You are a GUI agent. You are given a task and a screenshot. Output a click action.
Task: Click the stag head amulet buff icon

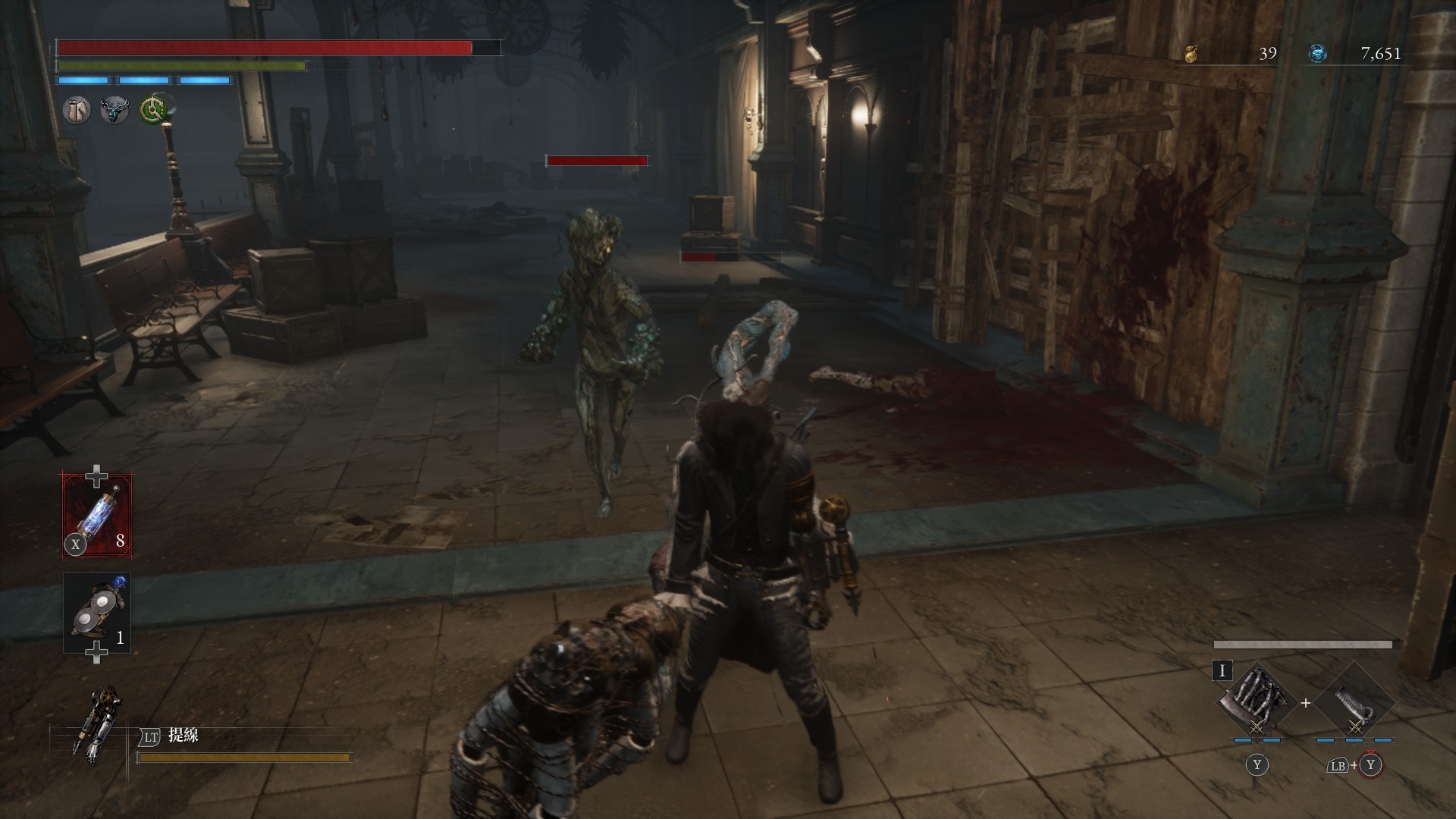coord(115,111)
